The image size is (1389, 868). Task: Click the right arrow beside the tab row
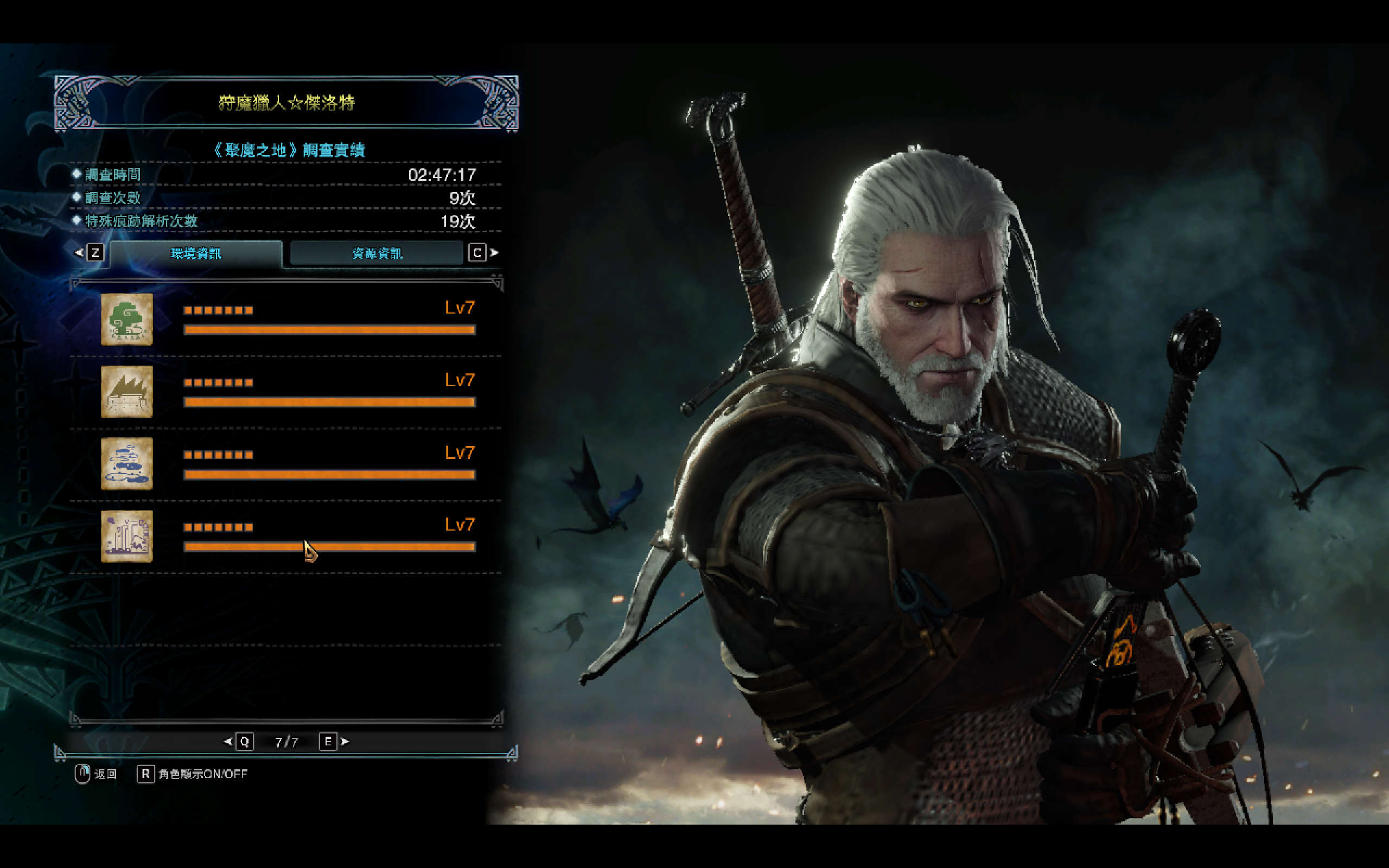494,253
